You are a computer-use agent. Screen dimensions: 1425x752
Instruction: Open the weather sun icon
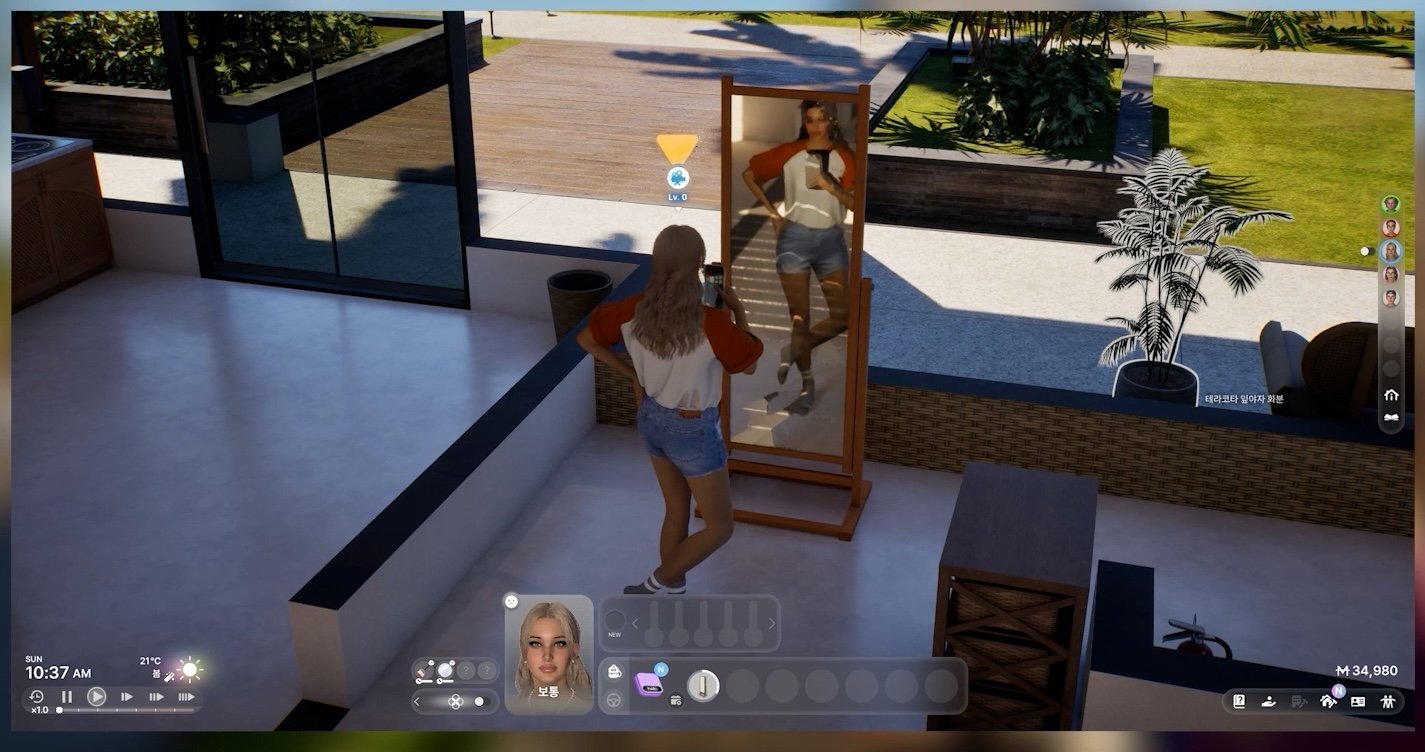point(189,669)
